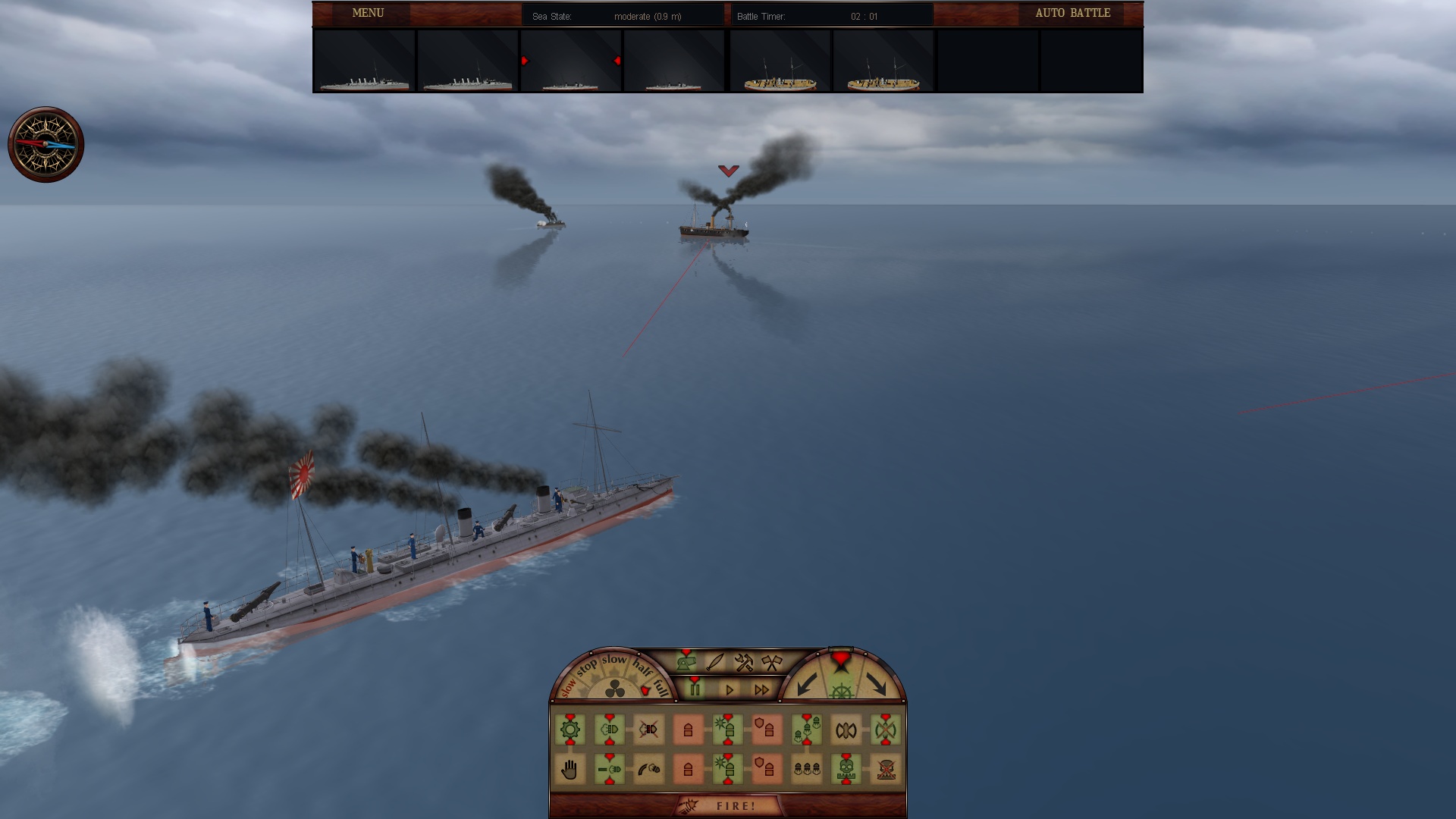Screen dimensions: 1456x819
Task: Toggle the crossed smoke funnel icon
Action: tap(649, 729)
